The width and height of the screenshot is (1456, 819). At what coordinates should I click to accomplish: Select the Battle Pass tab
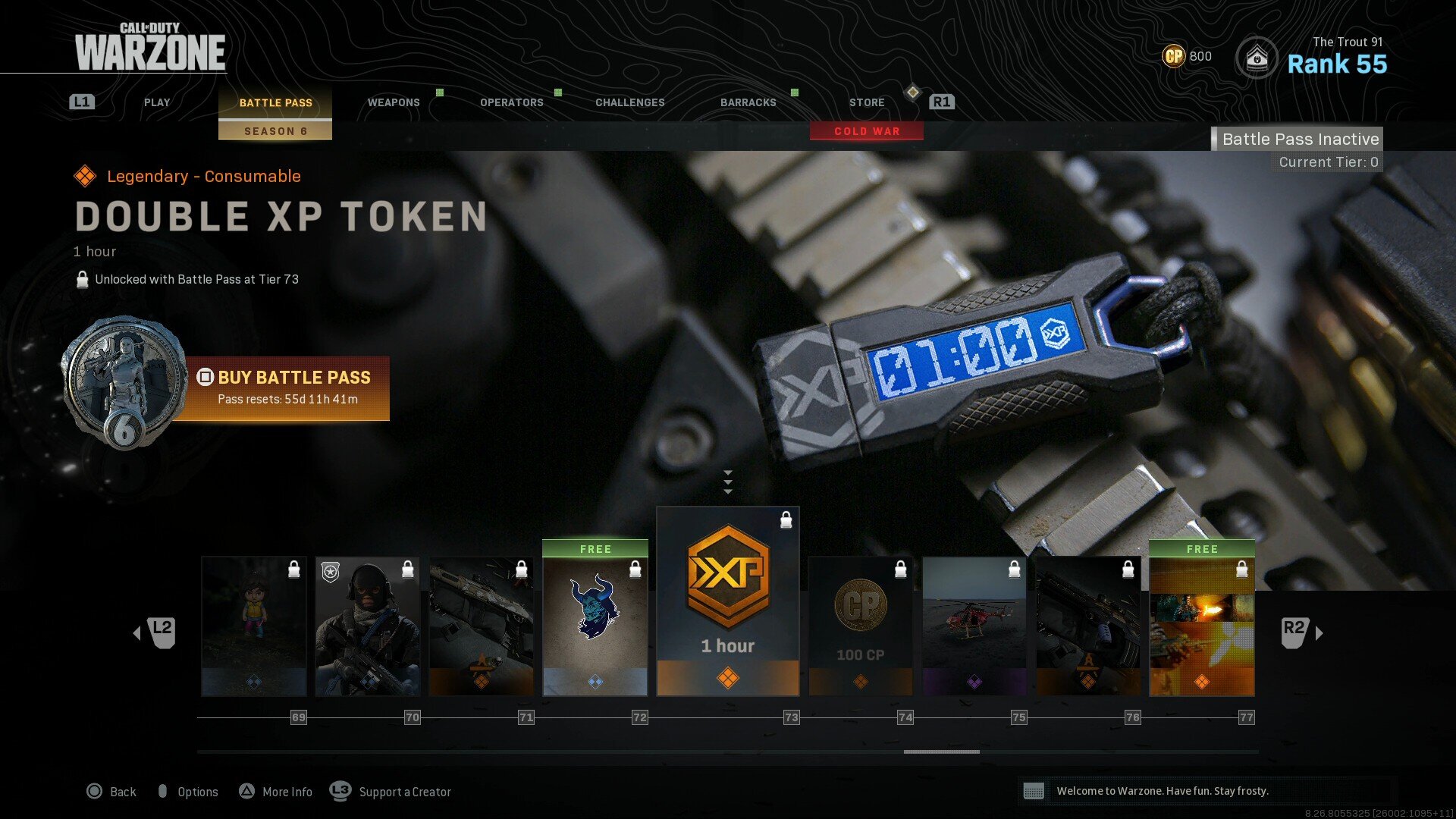(x=275, y=103)
